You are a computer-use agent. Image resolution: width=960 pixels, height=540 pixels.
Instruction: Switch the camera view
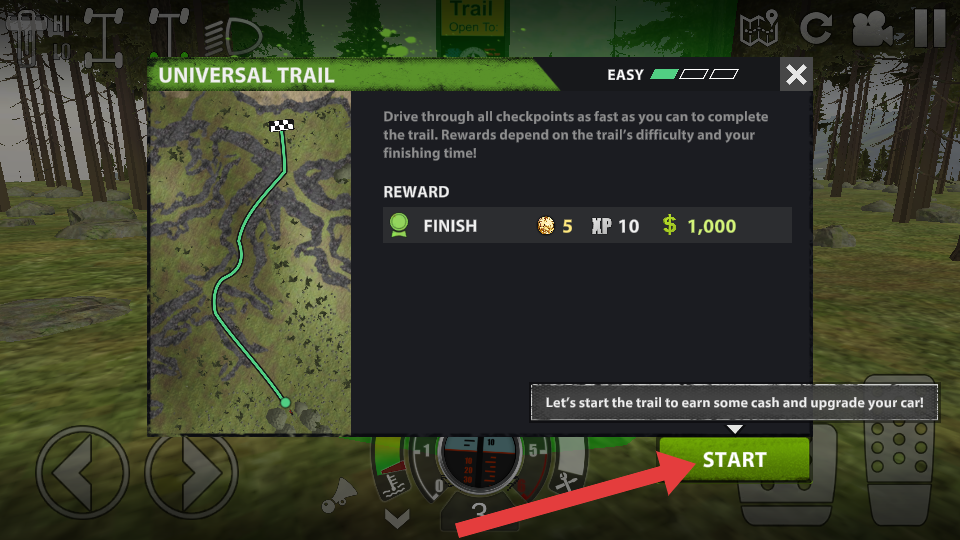(872, 29)
